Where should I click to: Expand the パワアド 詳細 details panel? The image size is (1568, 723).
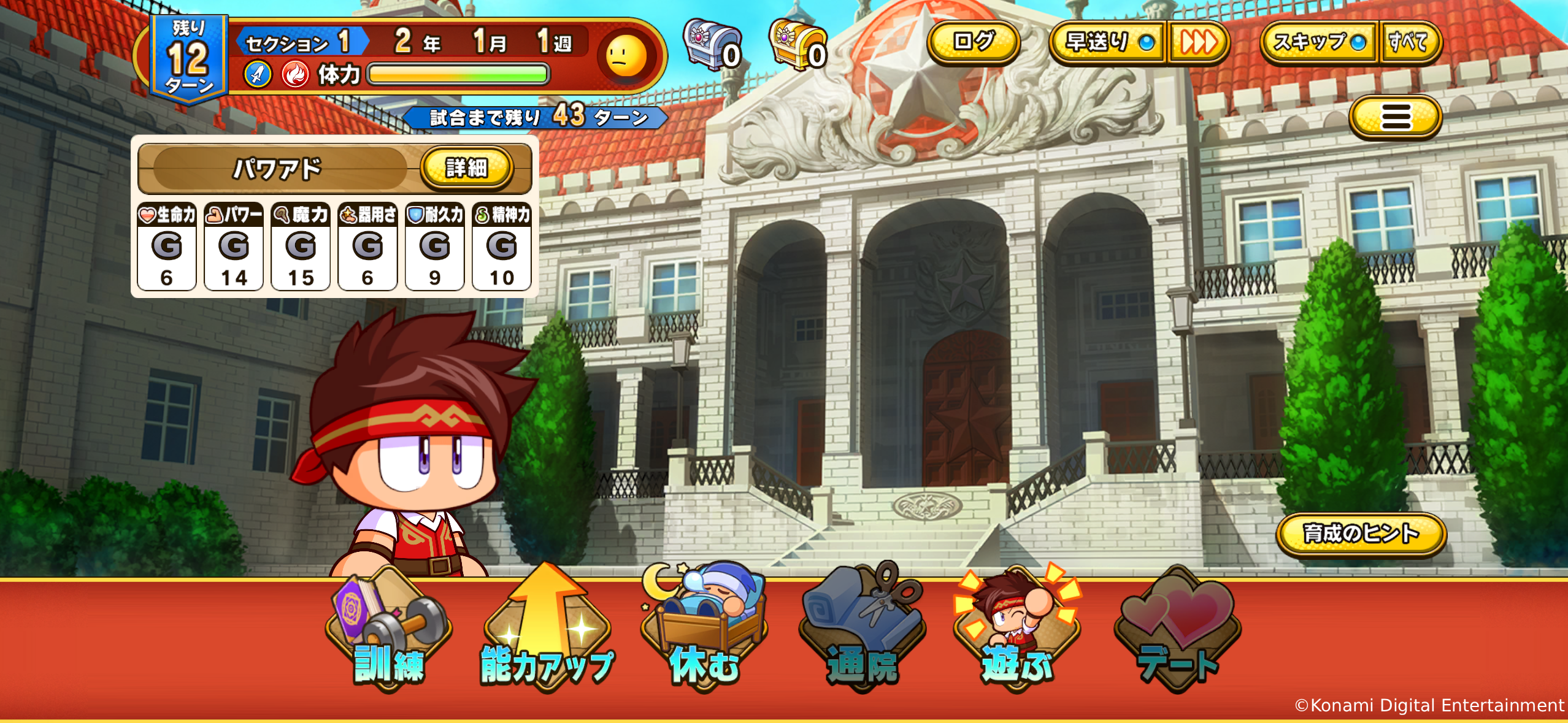(469, 170)
